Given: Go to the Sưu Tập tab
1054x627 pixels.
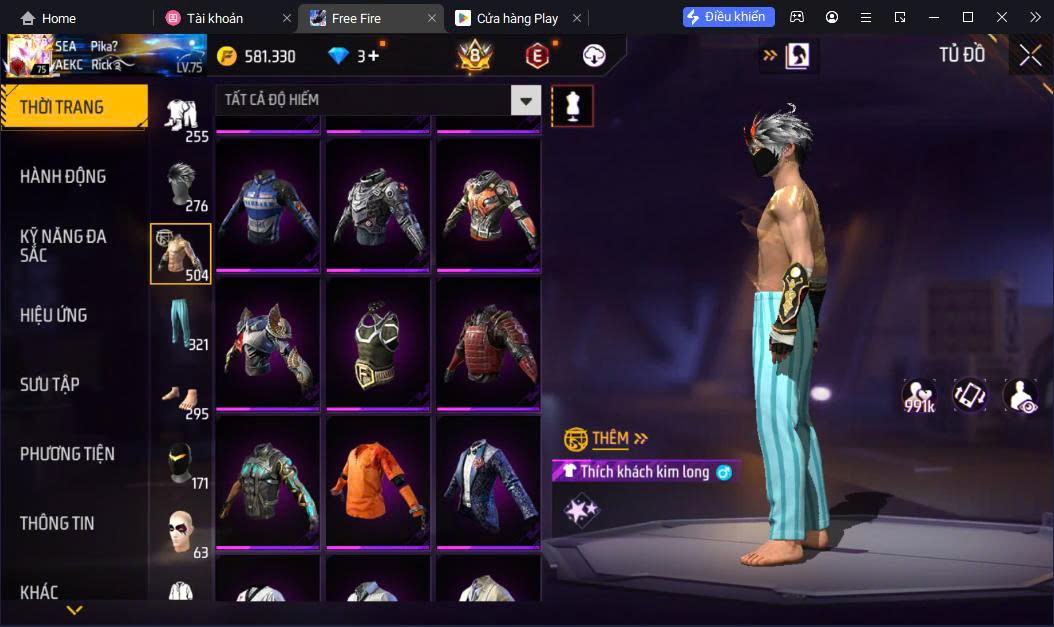Looking at the screenshot, I should point(50,385).
